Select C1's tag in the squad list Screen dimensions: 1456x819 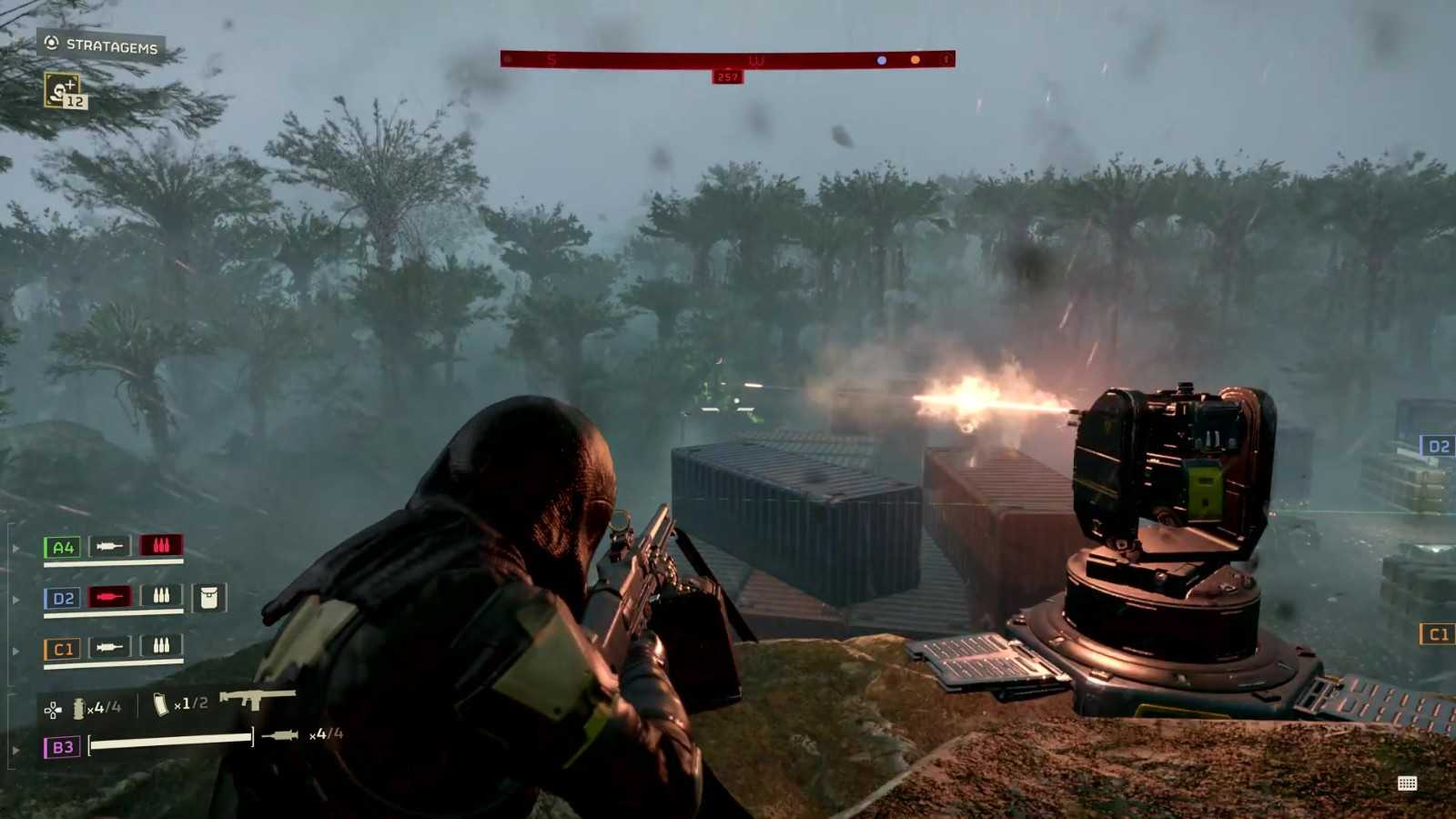(63, 649)
